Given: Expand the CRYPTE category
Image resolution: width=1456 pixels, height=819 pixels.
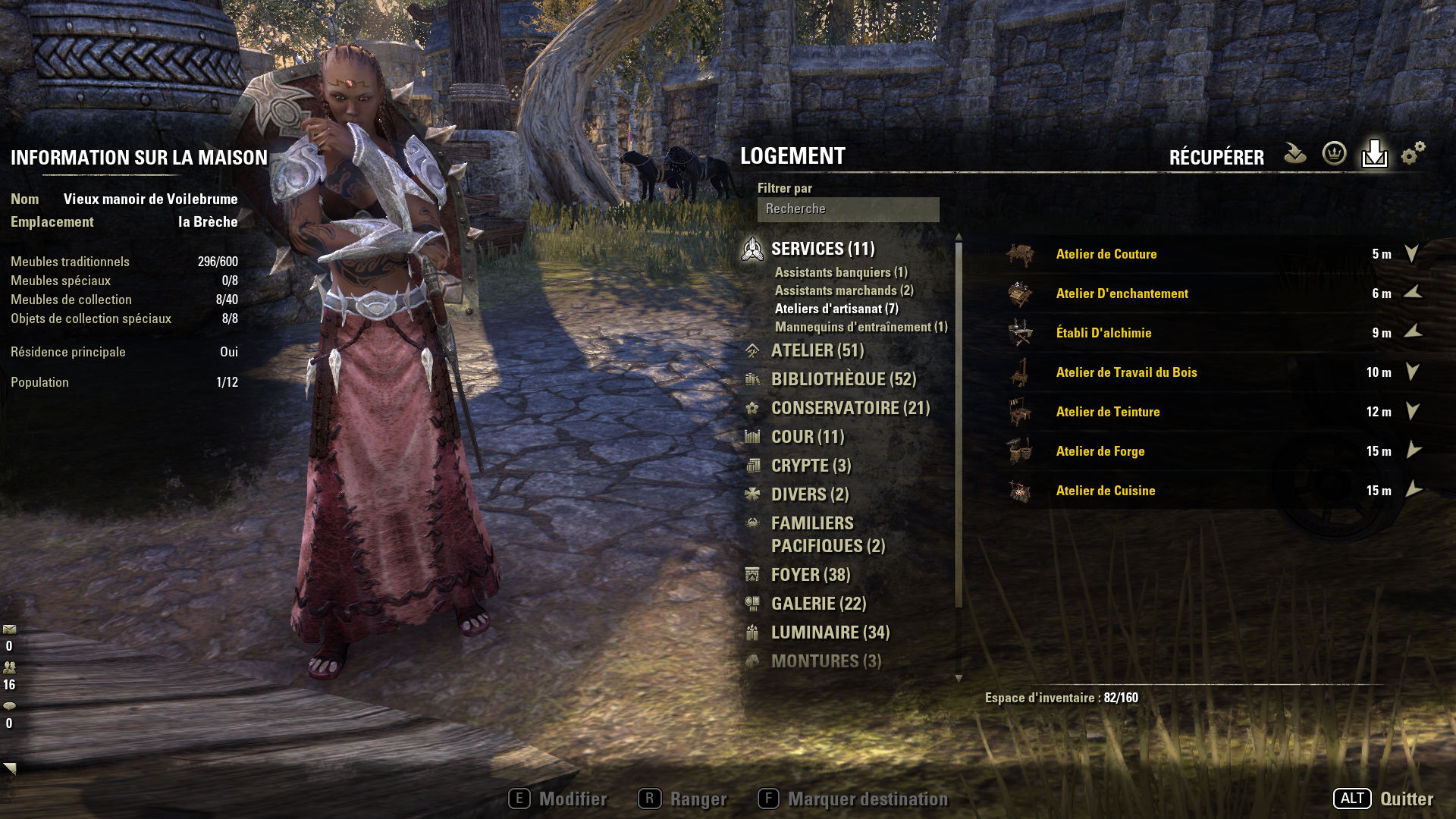Looking at the screenshot, I should click(x=811, y=466).
